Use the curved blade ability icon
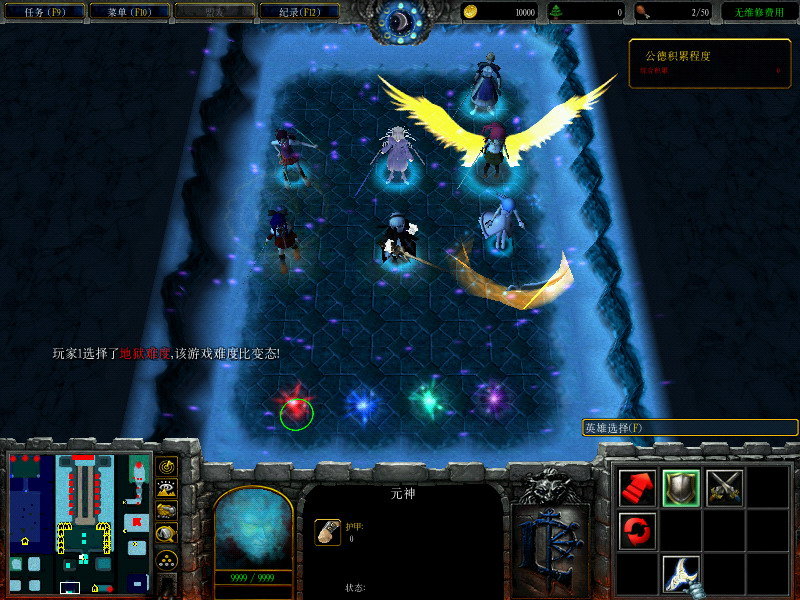800x600 pixels. 681,574
